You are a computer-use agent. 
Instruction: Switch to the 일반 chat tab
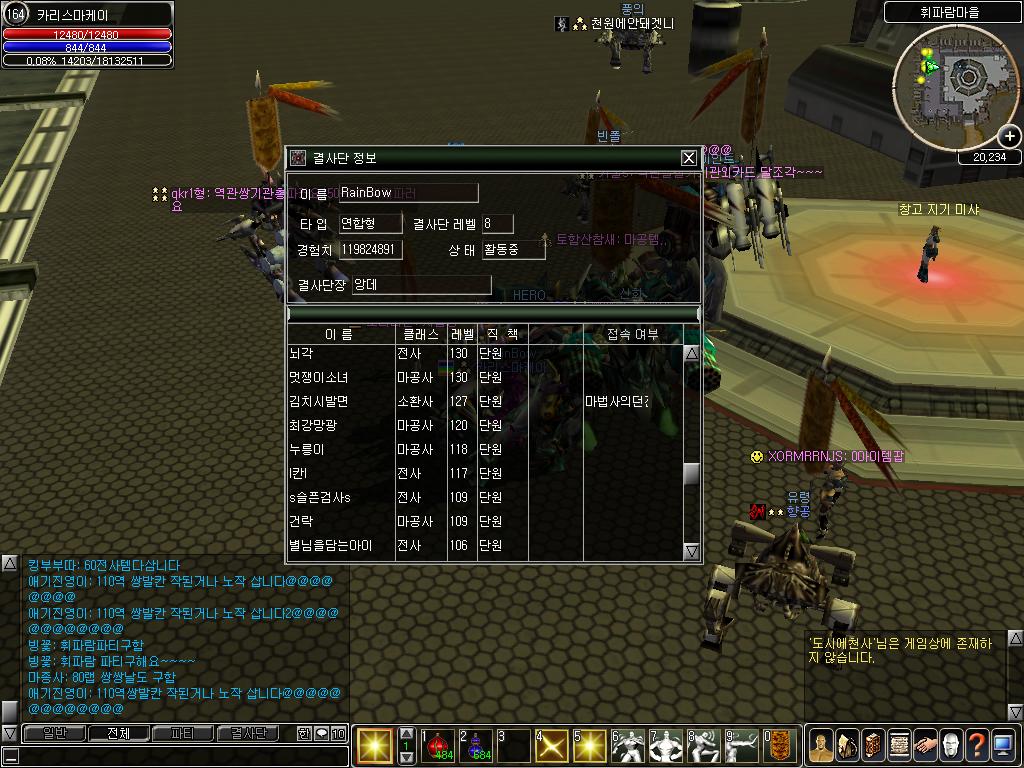pos(52,733)
